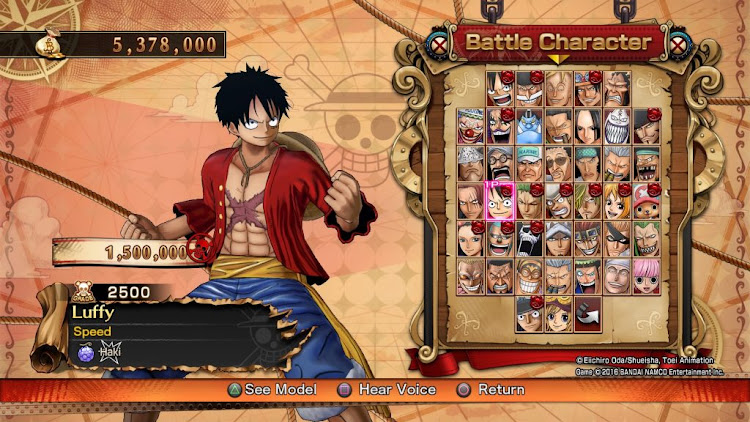Click the arrow tile in the bottom row
Screen dimensions: 750x422
[589, 314]
